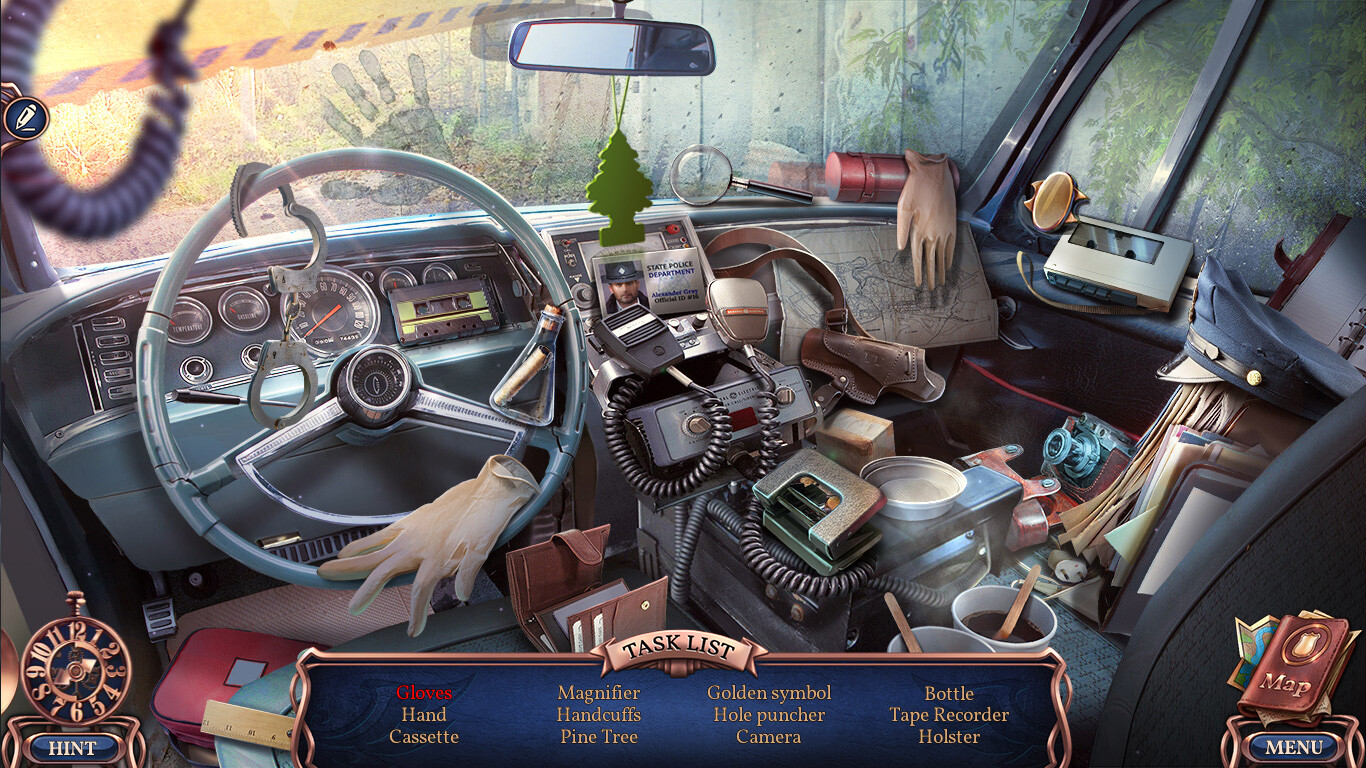Click the Tape Recorder task label
The image size is (1366, 768).
click(x=950, y=715)
